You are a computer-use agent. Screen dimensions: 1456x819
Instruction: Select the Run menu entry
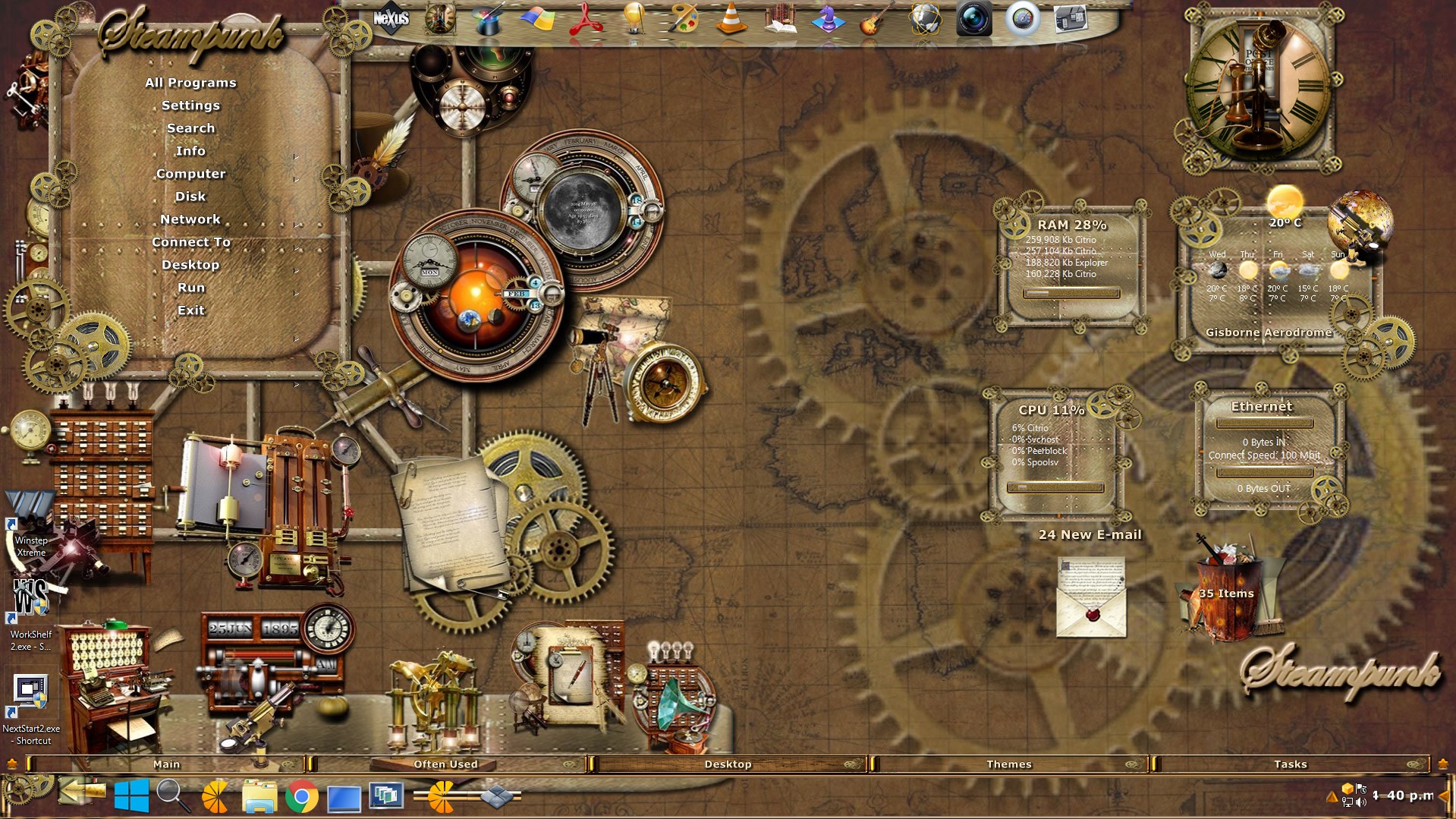point(190,288)
